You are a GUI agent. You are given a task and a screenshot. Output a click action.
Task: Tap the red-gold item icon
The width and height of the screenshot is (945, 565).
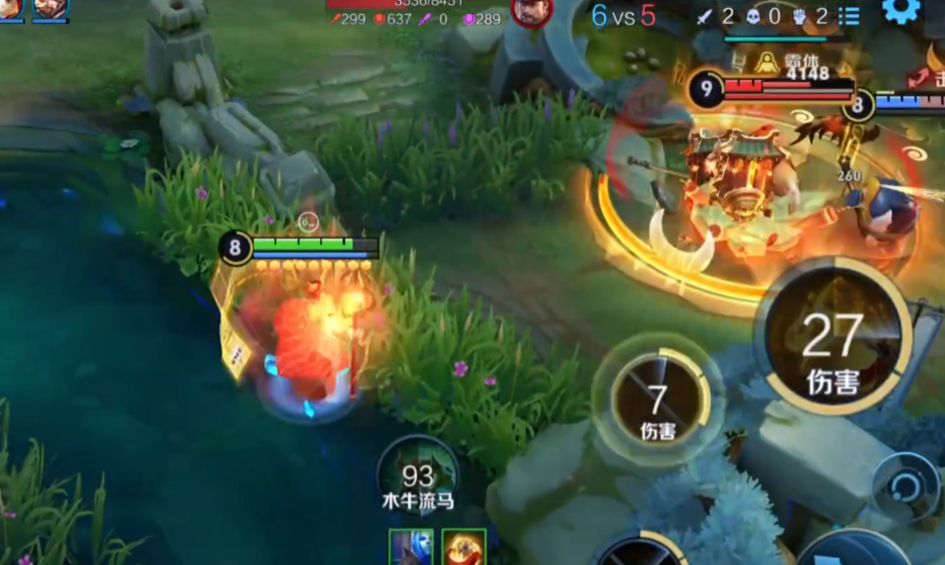(464, 547)
